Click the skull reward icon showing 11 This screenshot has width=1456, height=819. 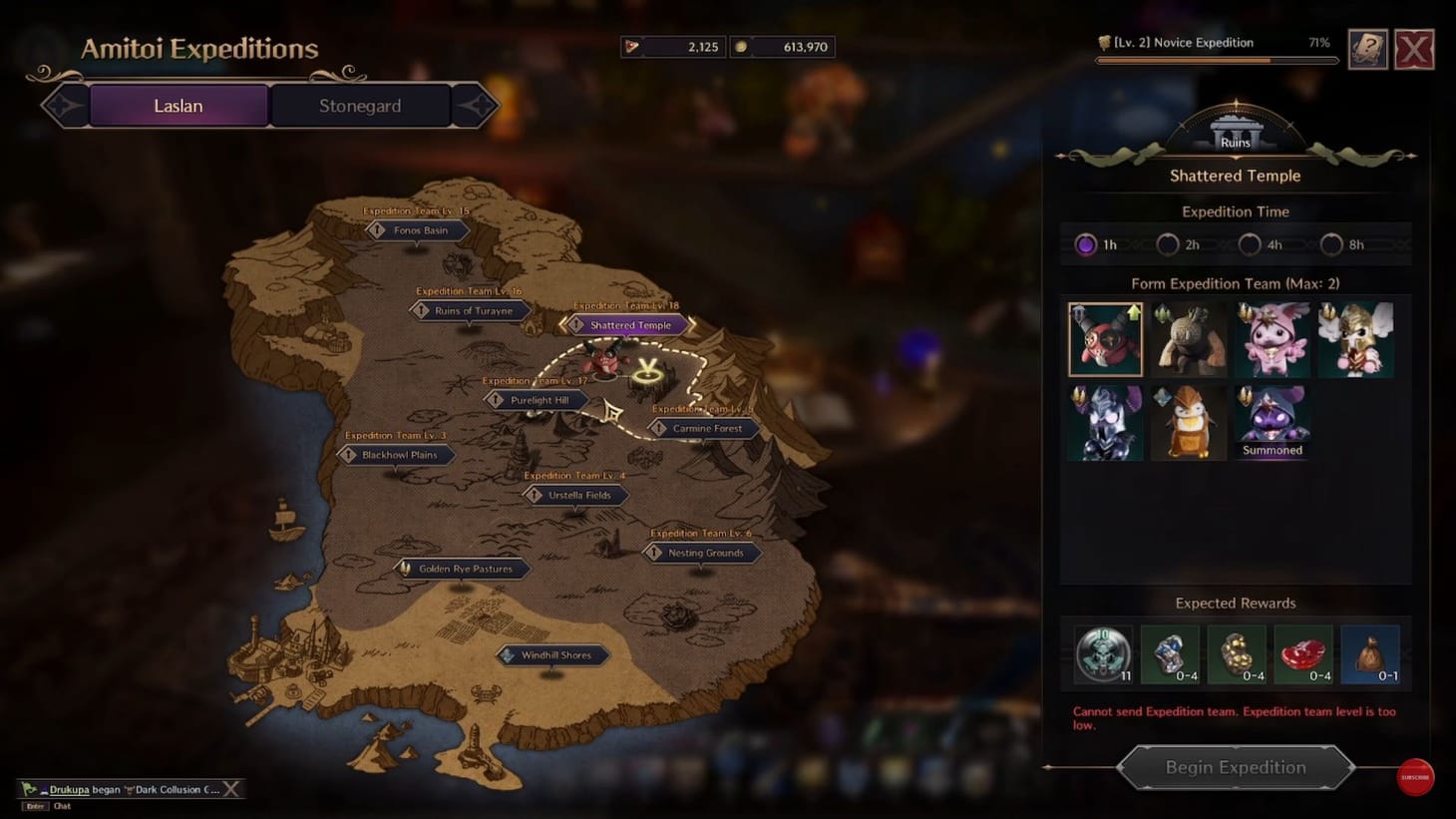pyautogui.click(x=1103, y=654)
